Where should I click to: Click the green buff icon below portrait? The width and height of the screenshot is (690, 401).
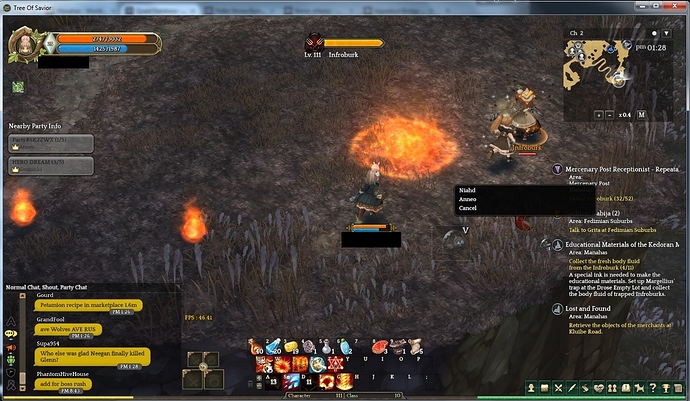[x=17, y=88]
